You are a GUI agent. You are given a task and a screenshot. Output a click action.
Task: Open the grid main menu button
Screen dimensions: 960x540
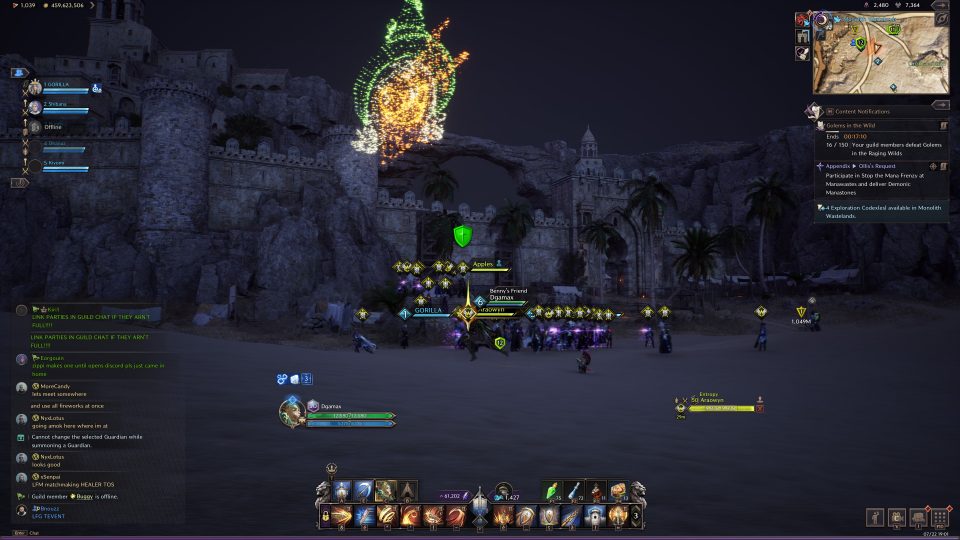939,517
